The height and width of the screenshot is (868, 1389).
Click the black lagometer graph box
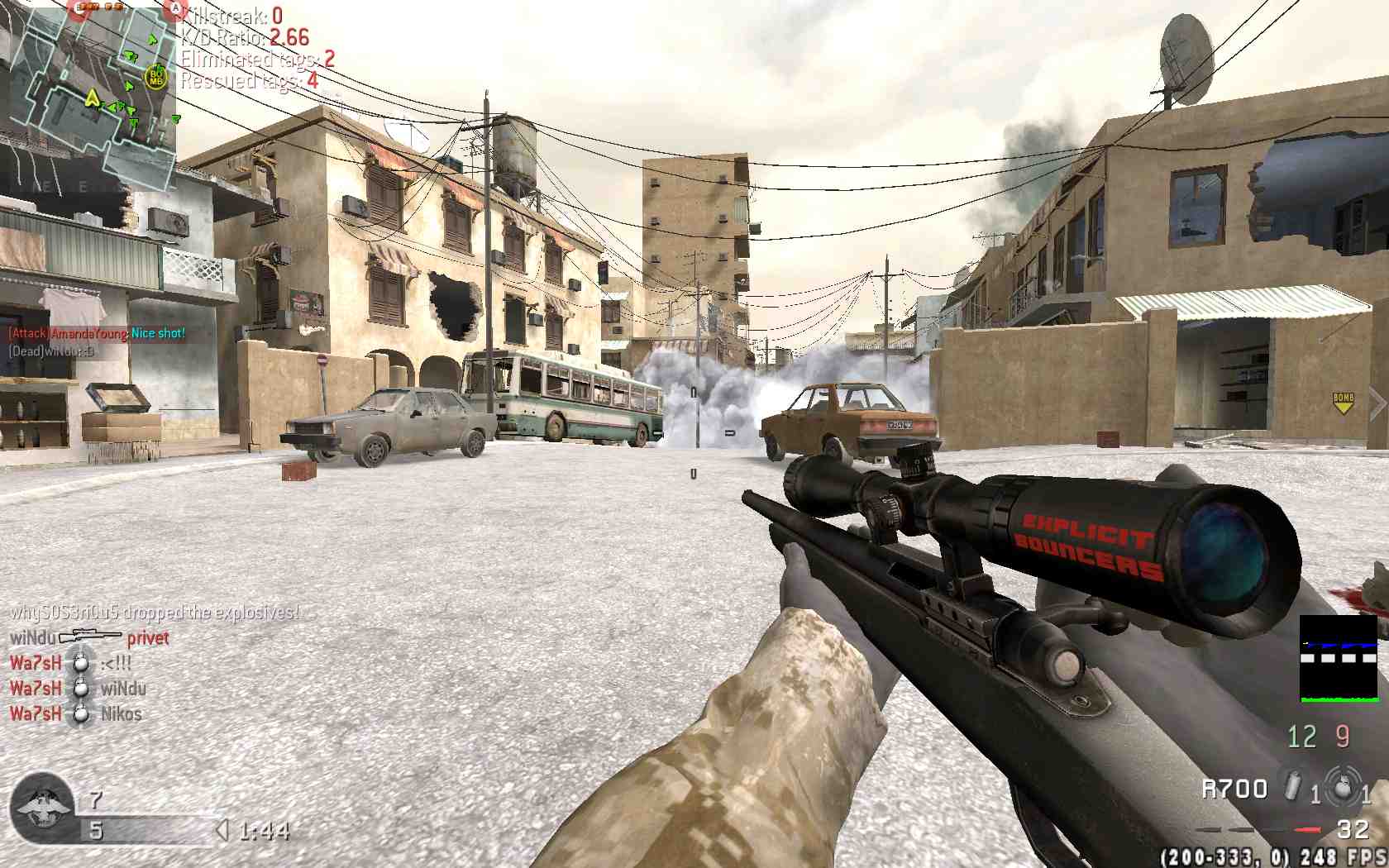point(1339,659)
